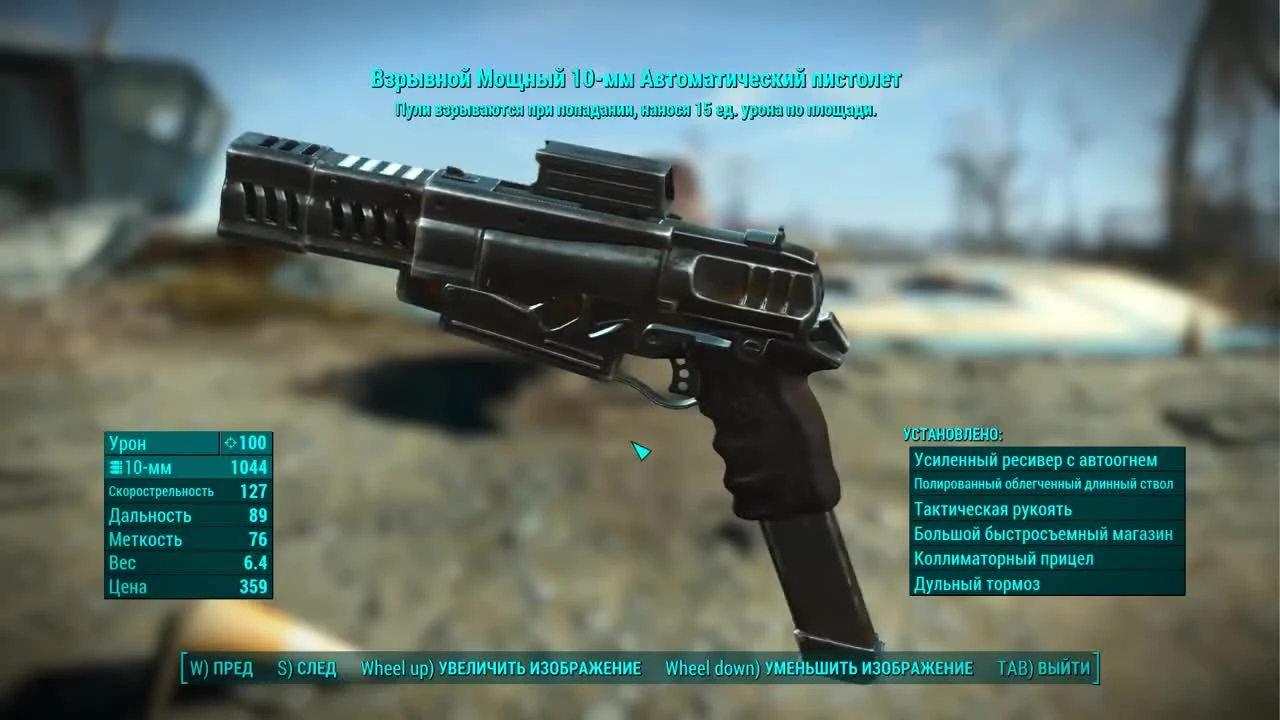The height and width of the screenshot is (720, 1280).
Task: Click the damage crosshair icon beside Урон
Action: [228, 443]
